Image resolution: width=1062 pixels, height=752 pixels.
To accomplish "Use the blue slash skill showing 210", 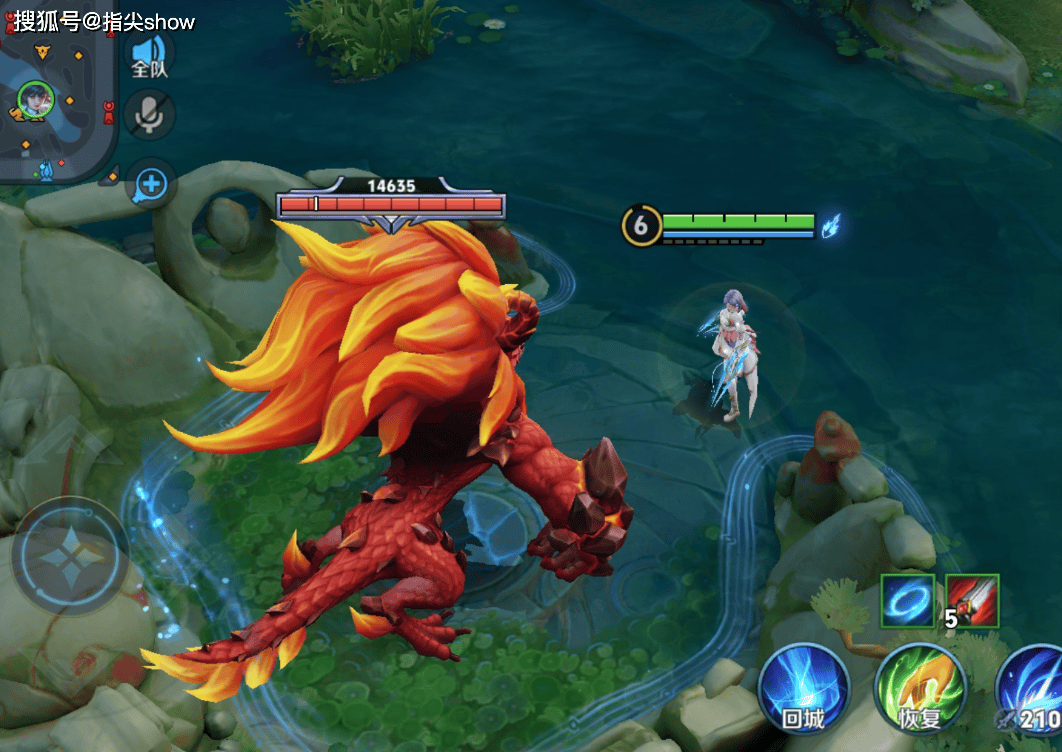I will (x=1033, y=689).
